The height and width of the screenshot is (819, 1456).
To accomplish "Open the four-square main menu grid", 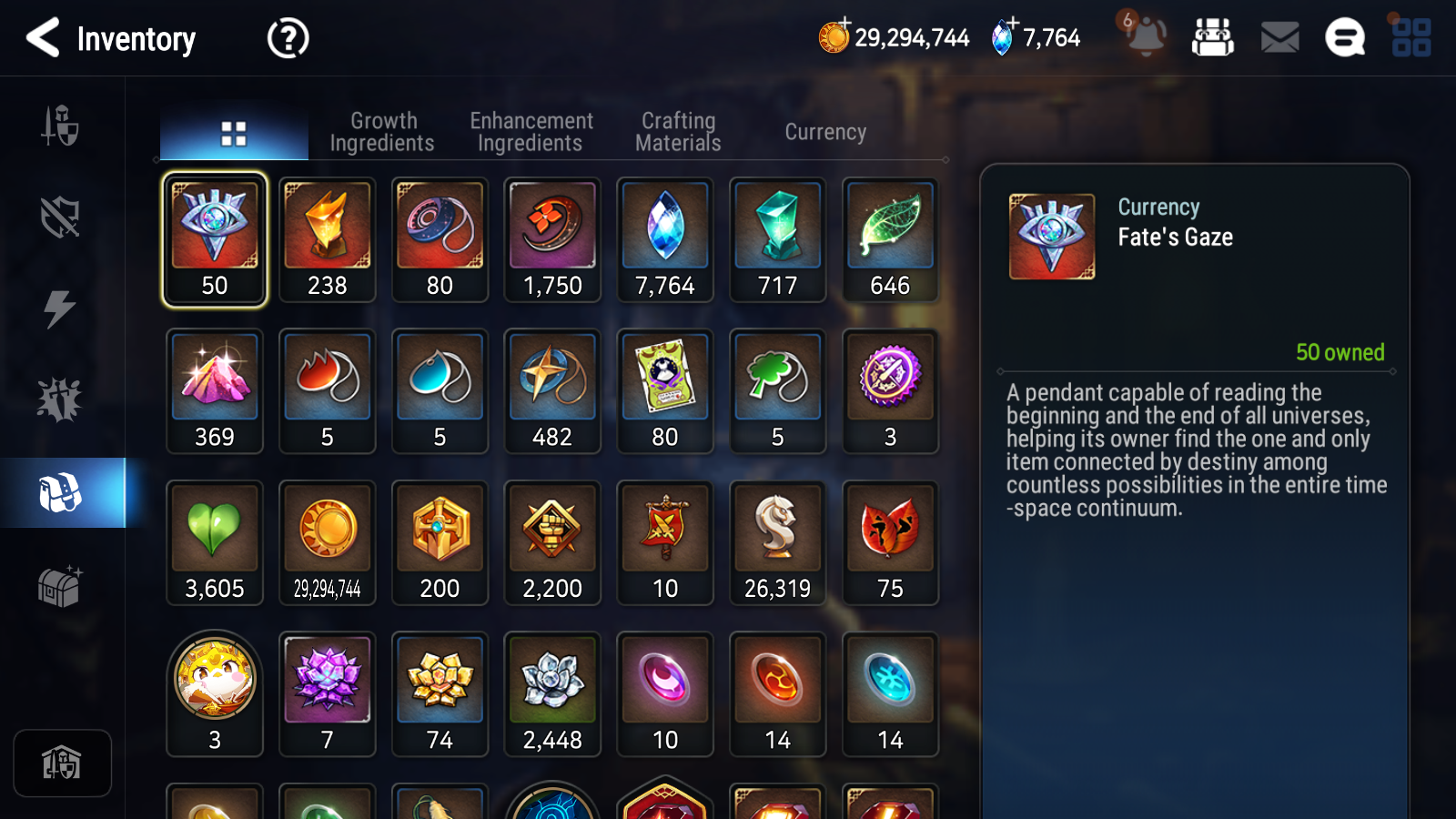I will (1411, 37).
